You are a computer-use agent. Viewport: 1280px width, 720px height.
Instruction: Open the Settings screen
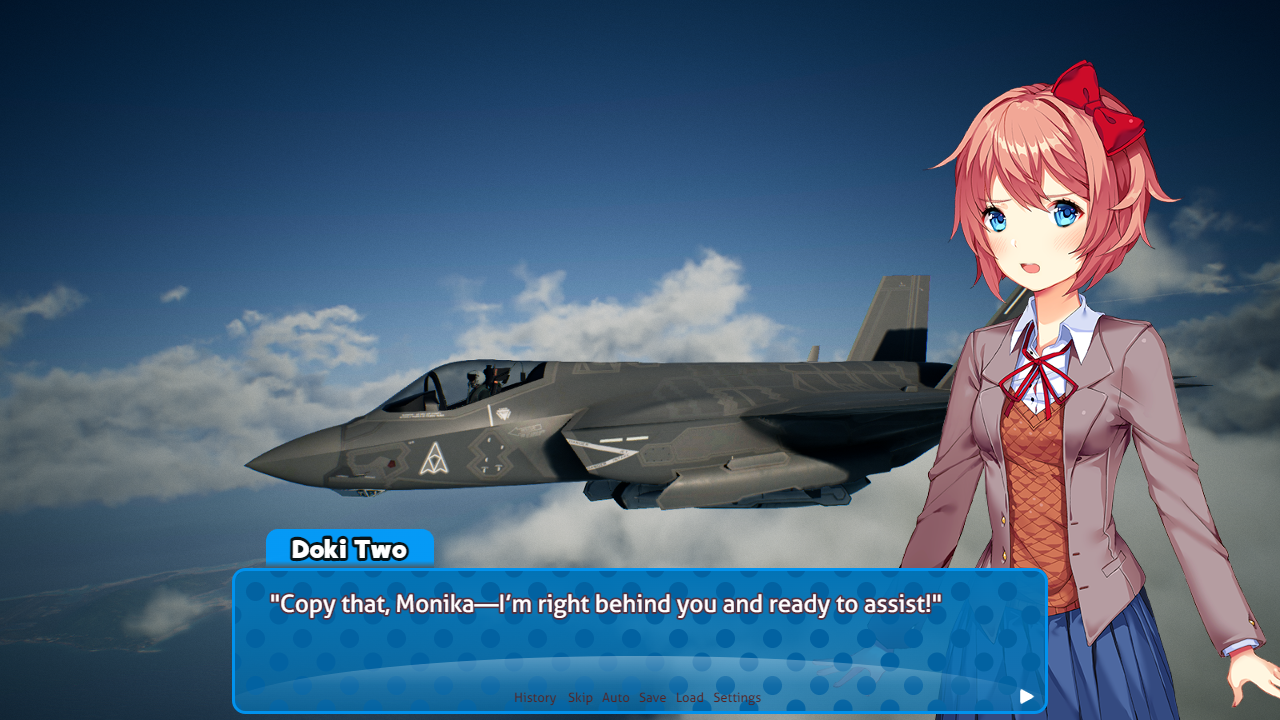tap(737, 698)
